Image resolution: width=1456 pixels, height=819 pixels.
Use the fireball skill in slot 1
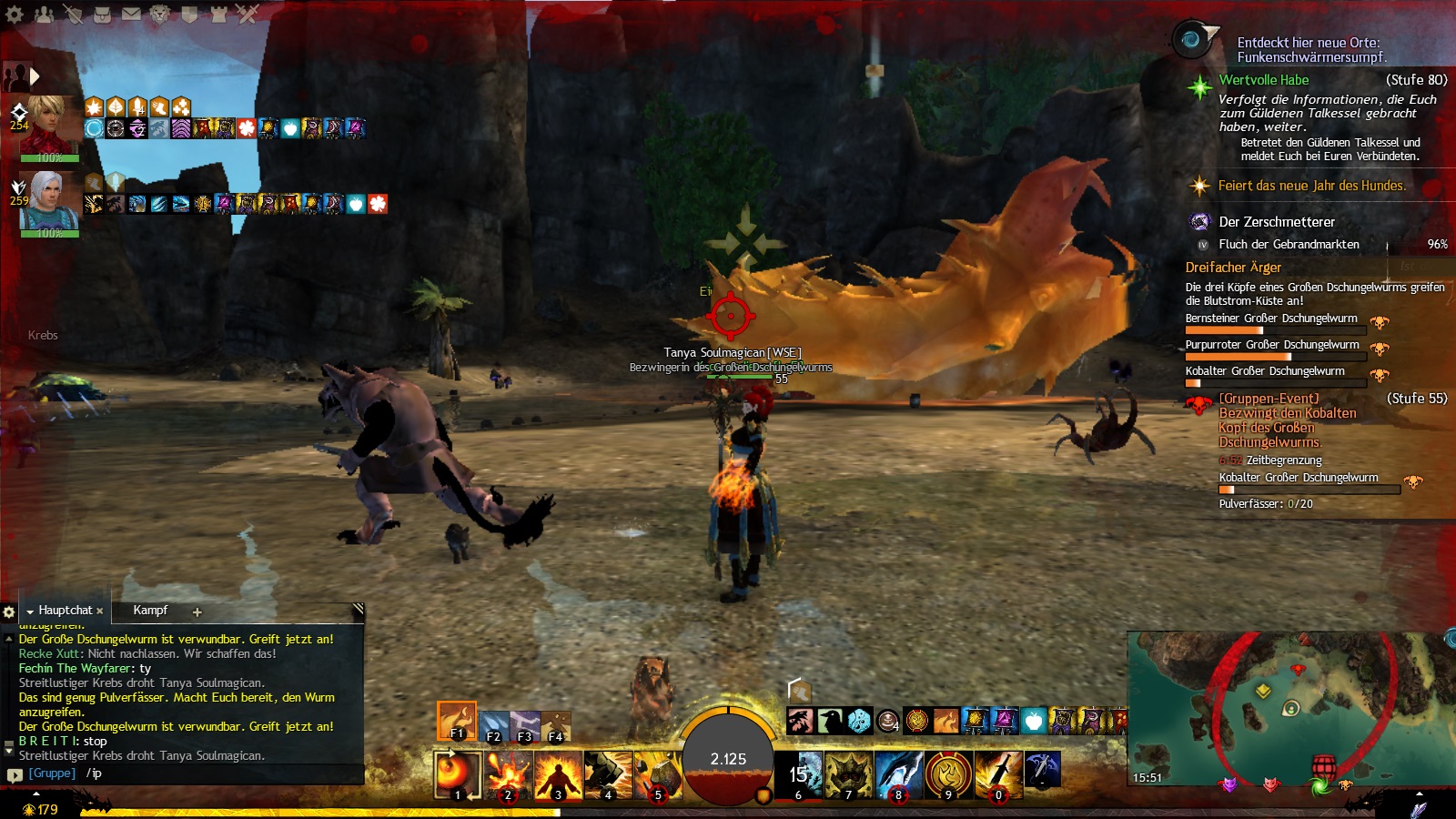(x=458, y=774)
